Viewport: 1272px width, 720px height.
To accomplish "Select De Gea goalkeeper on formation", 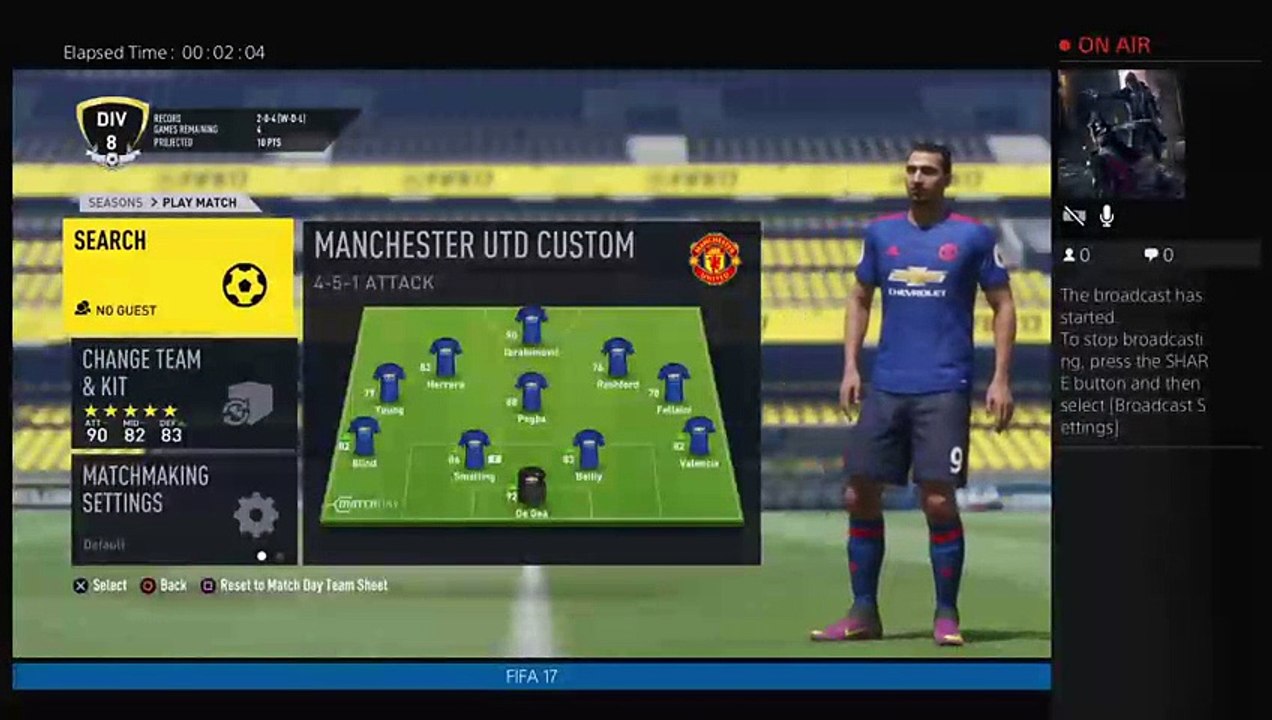I will (531, 486).
